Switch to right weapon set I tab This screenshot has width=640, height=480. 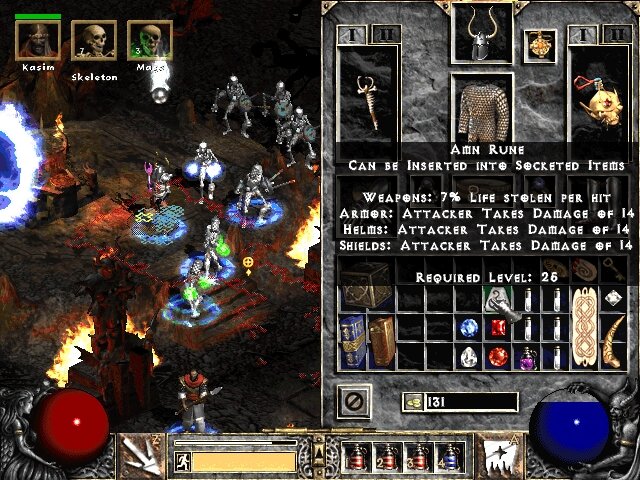(x=584, y=35)
